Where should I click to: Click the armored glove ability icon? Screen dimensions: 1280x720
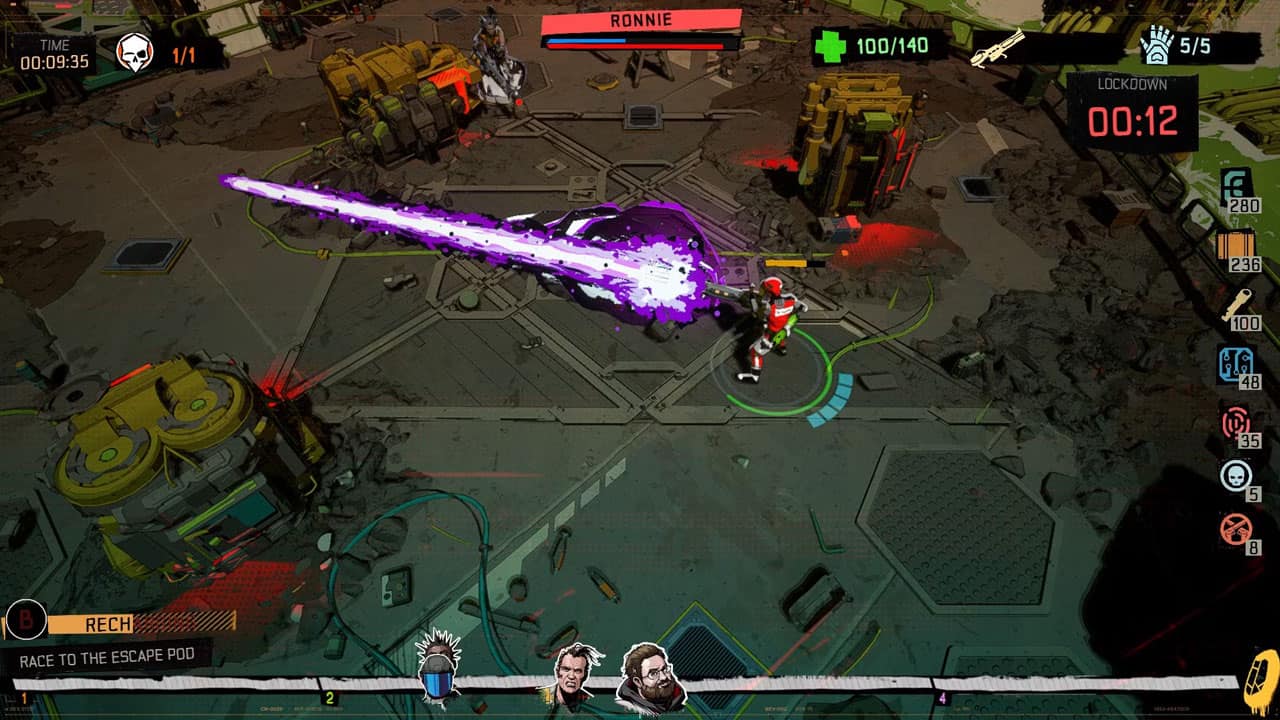tap(1158, 46)
